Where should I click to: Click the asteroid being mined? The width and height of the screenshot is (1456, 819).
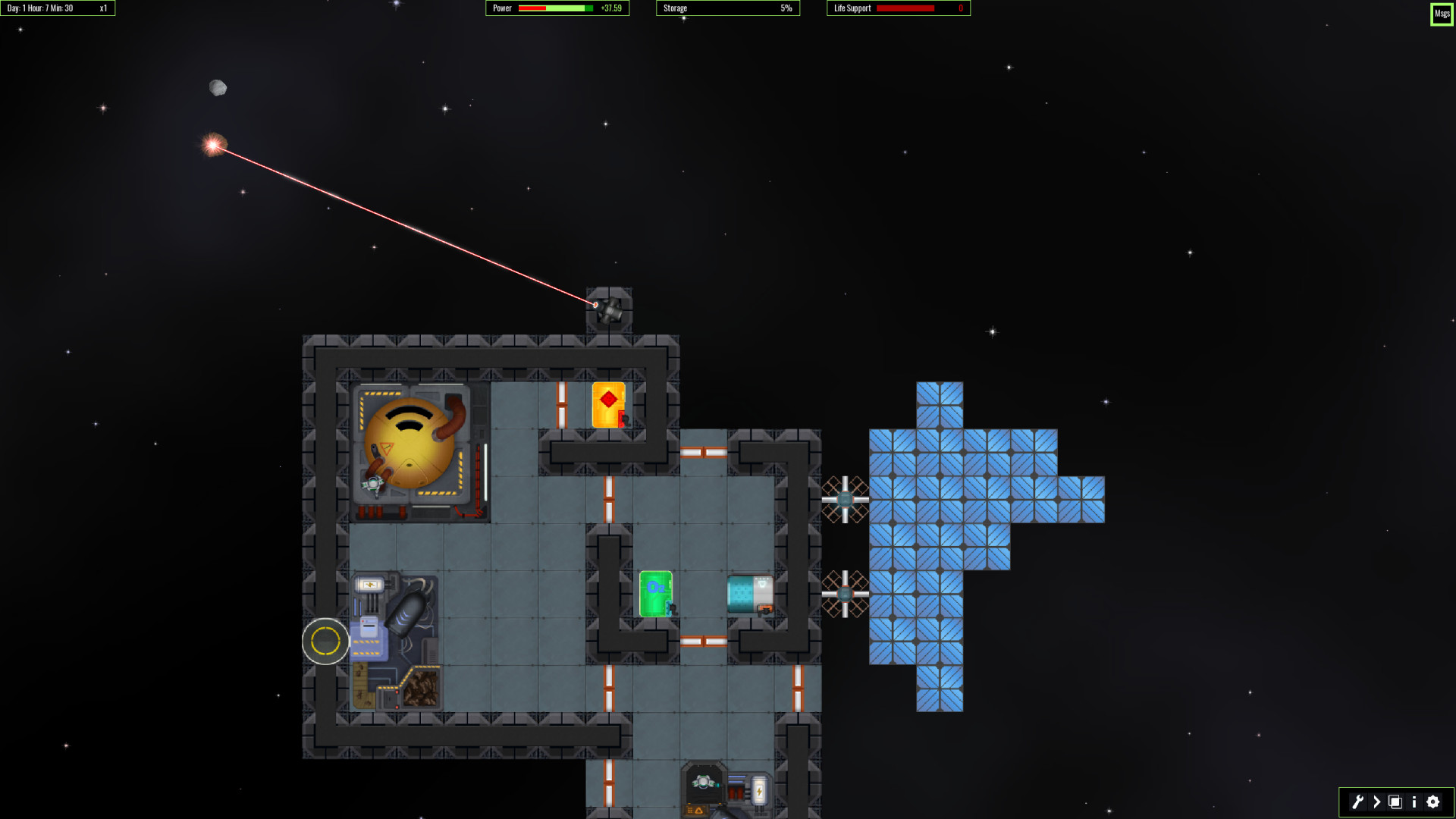(214, 145)
